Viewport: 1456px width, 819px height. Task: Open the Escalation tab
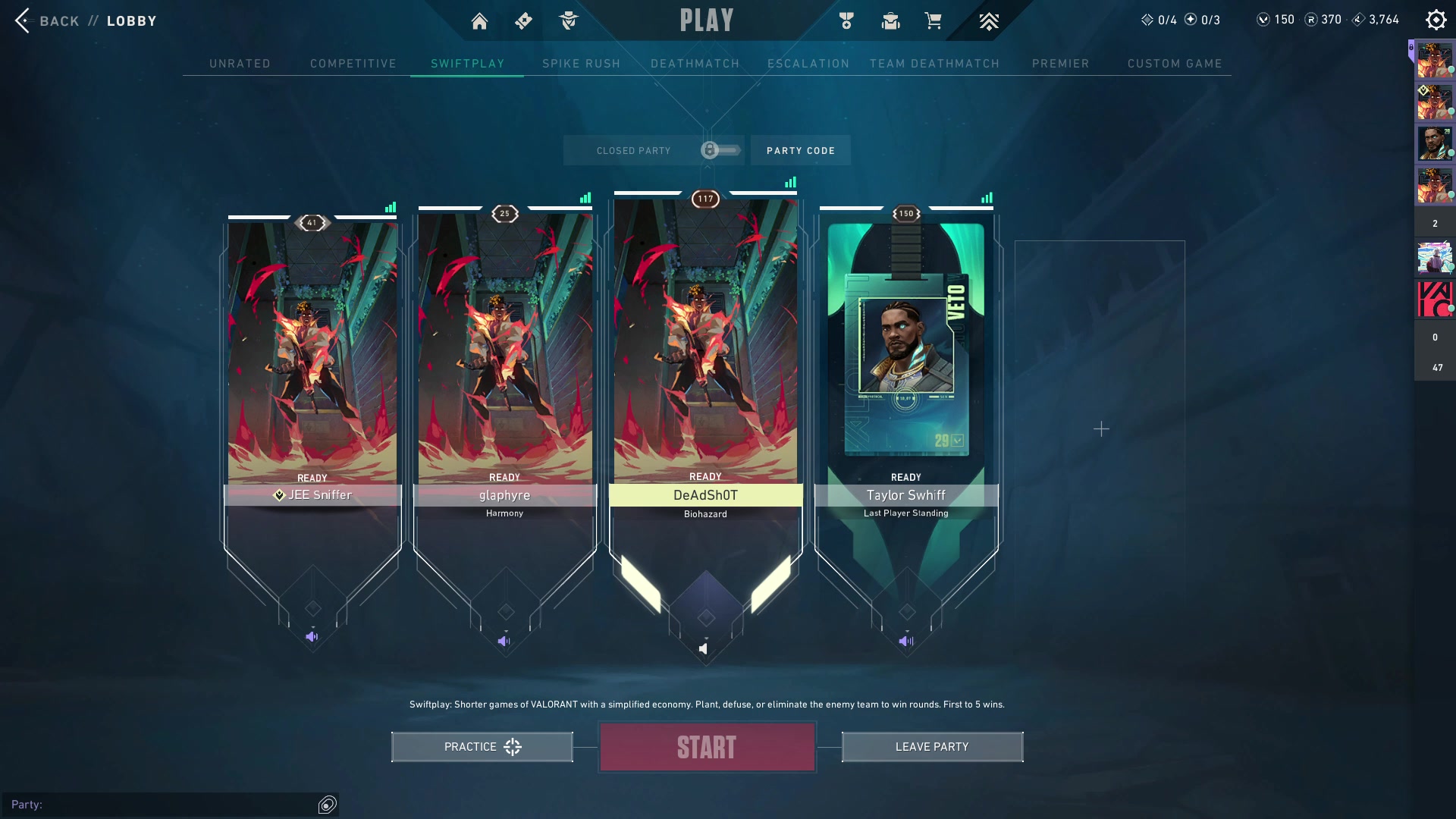(x=808, y=64)
